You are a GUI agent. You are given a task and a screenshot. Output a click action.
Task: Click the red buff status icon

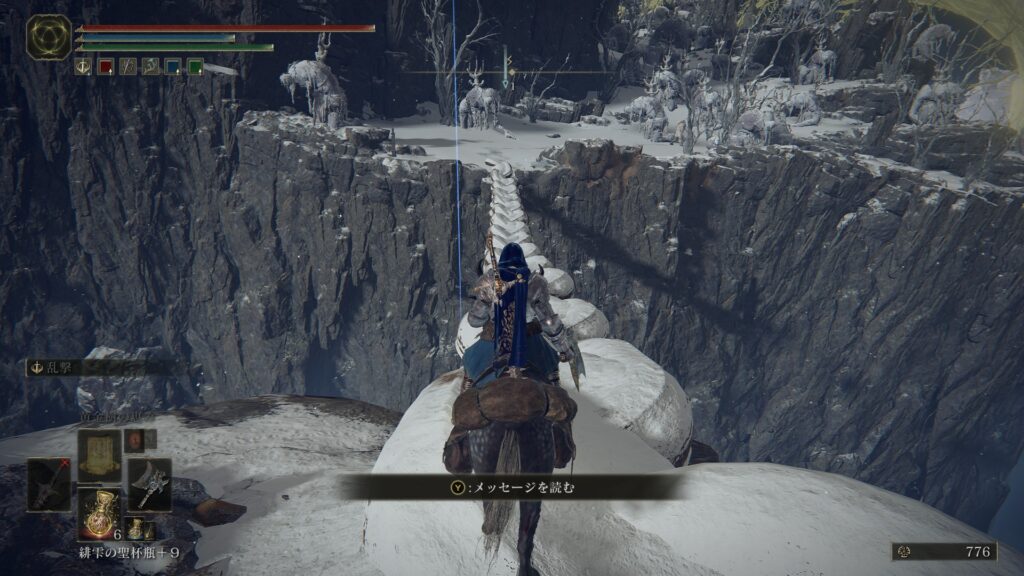pyautogui.click(x=105, y=67)
